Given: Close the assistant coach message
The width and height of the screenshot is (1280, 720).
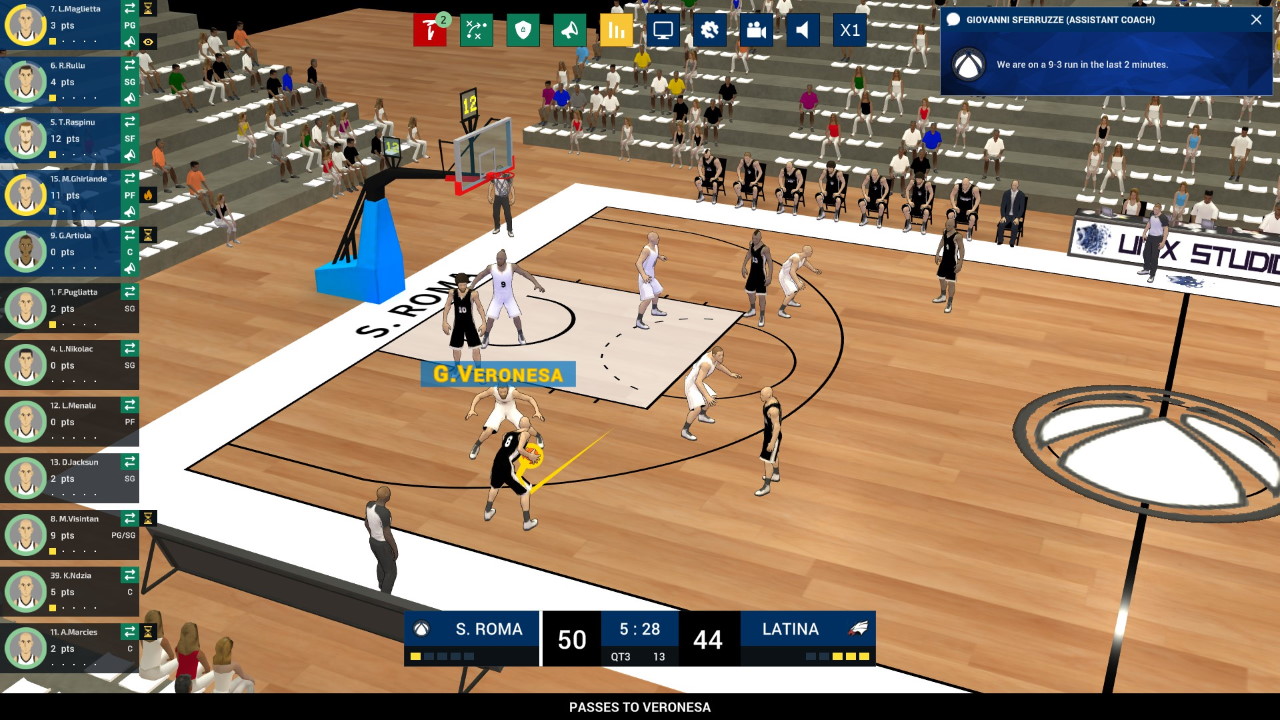Looking at the screenshot, I should pos(1256,20).
